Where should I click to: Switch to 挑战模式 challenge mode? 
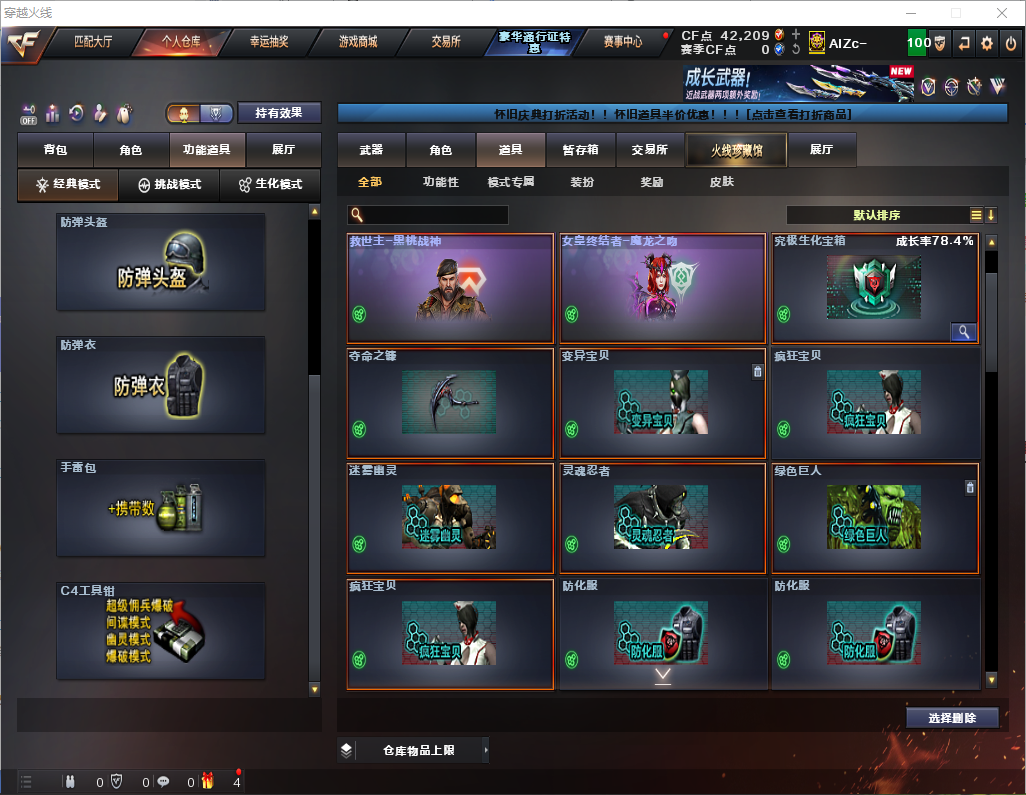coord(169,185)
